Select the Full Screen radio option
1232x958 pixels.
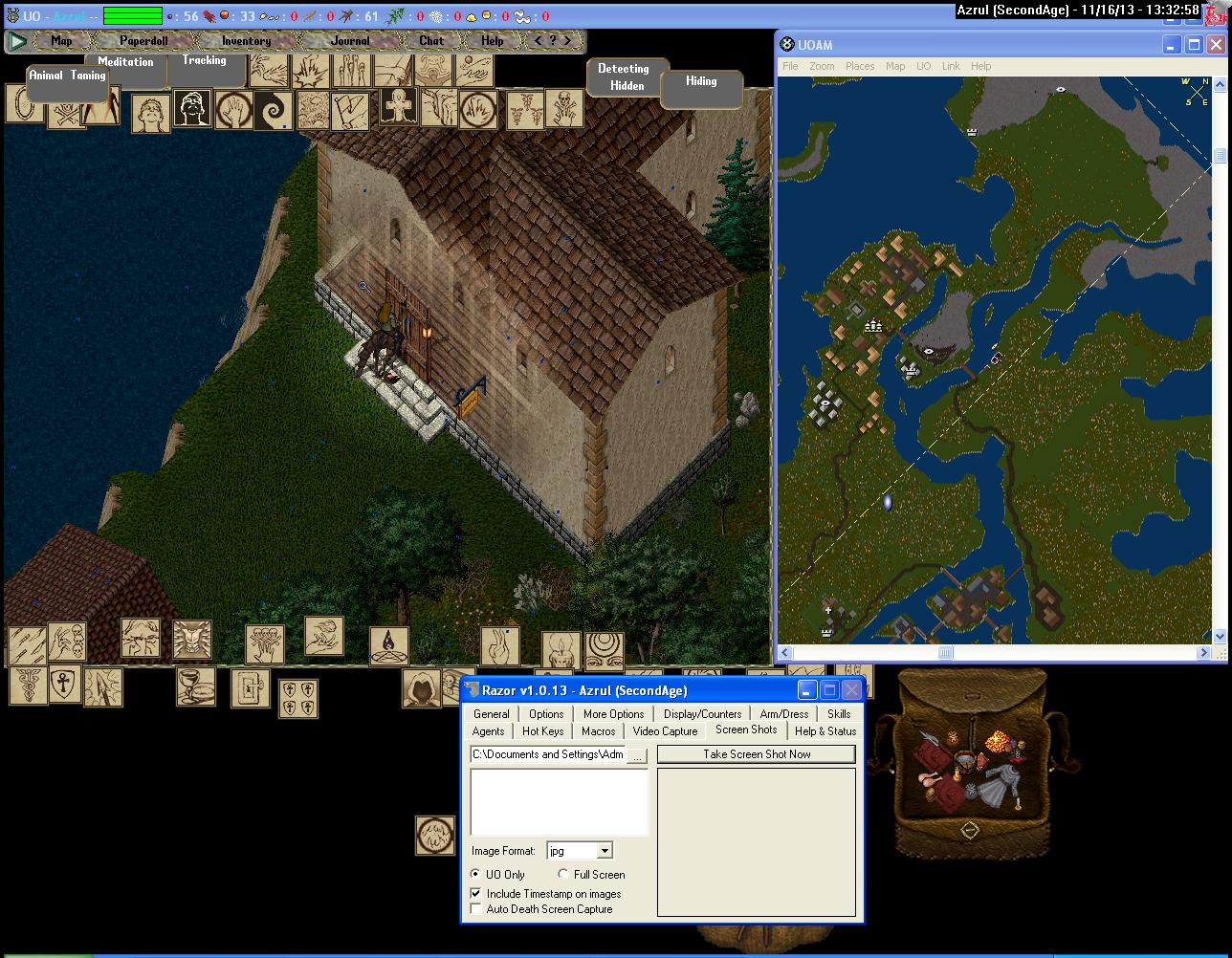[x=563, y=875]
